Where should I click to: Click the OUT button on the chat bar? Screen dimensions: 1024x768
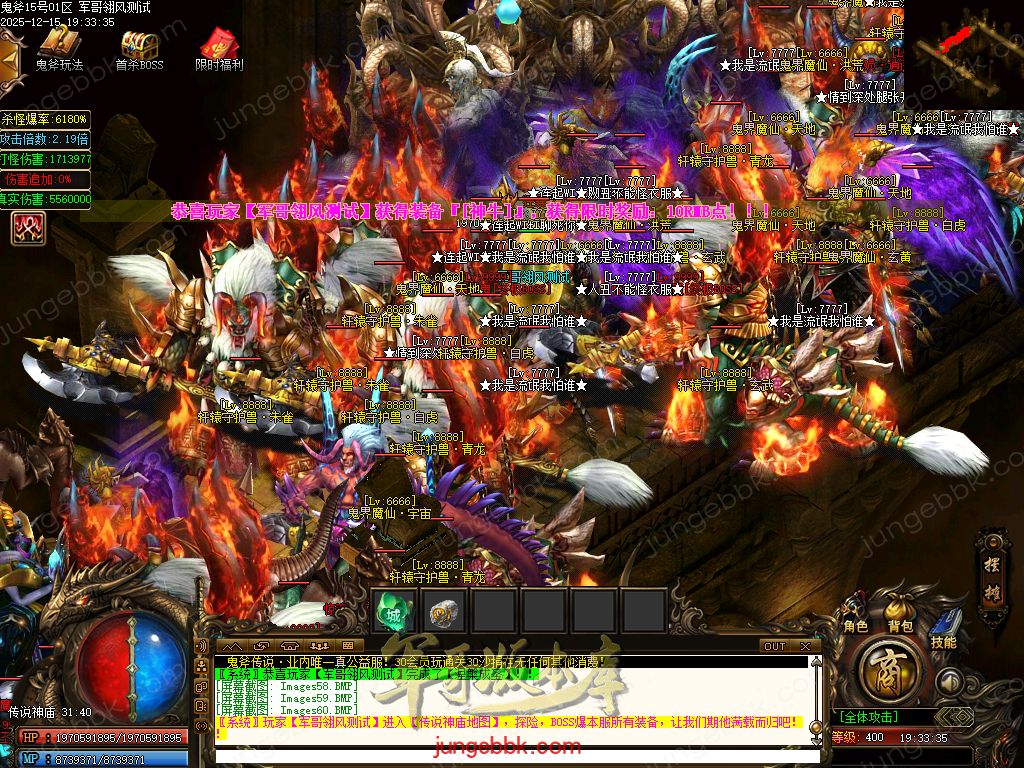coord(775,646)
